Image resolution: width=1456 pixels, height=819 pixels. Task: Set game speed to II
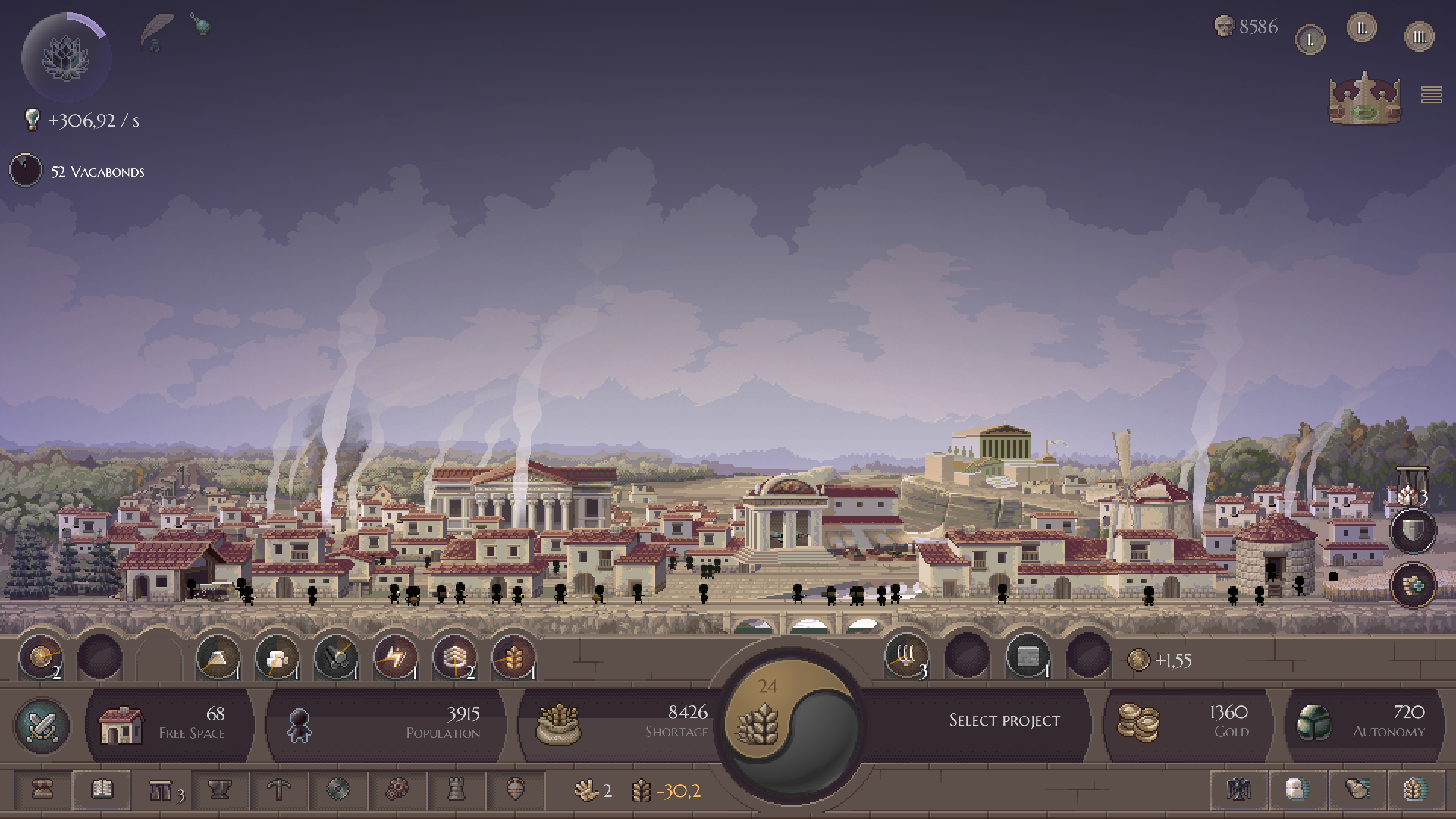1361,29
